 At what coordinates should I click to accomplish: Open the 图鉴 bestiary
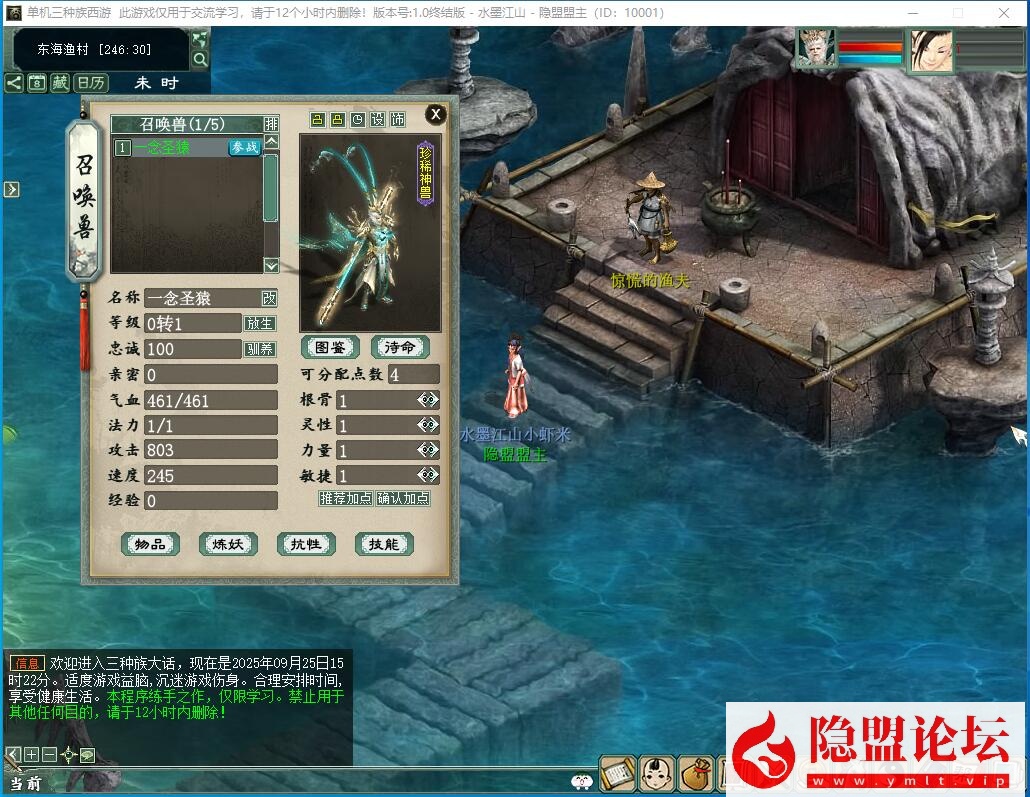[330, 347]
